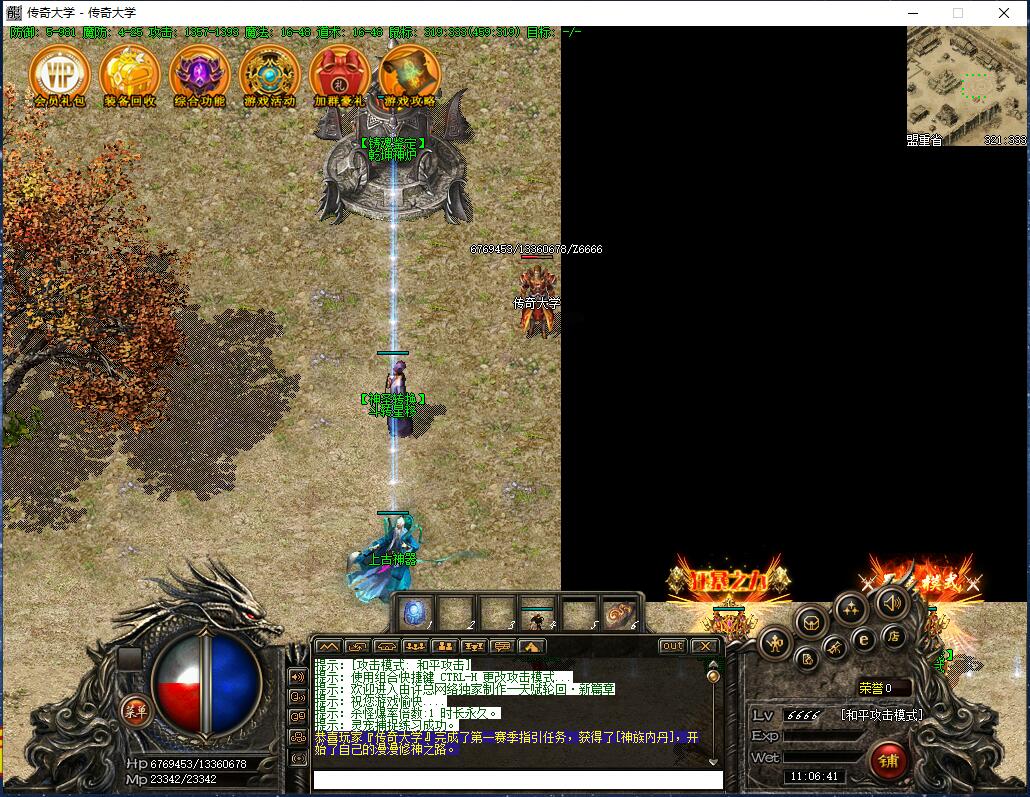1030x797 pixels.
Task: Close the game window
Action: coord(1004,13)
